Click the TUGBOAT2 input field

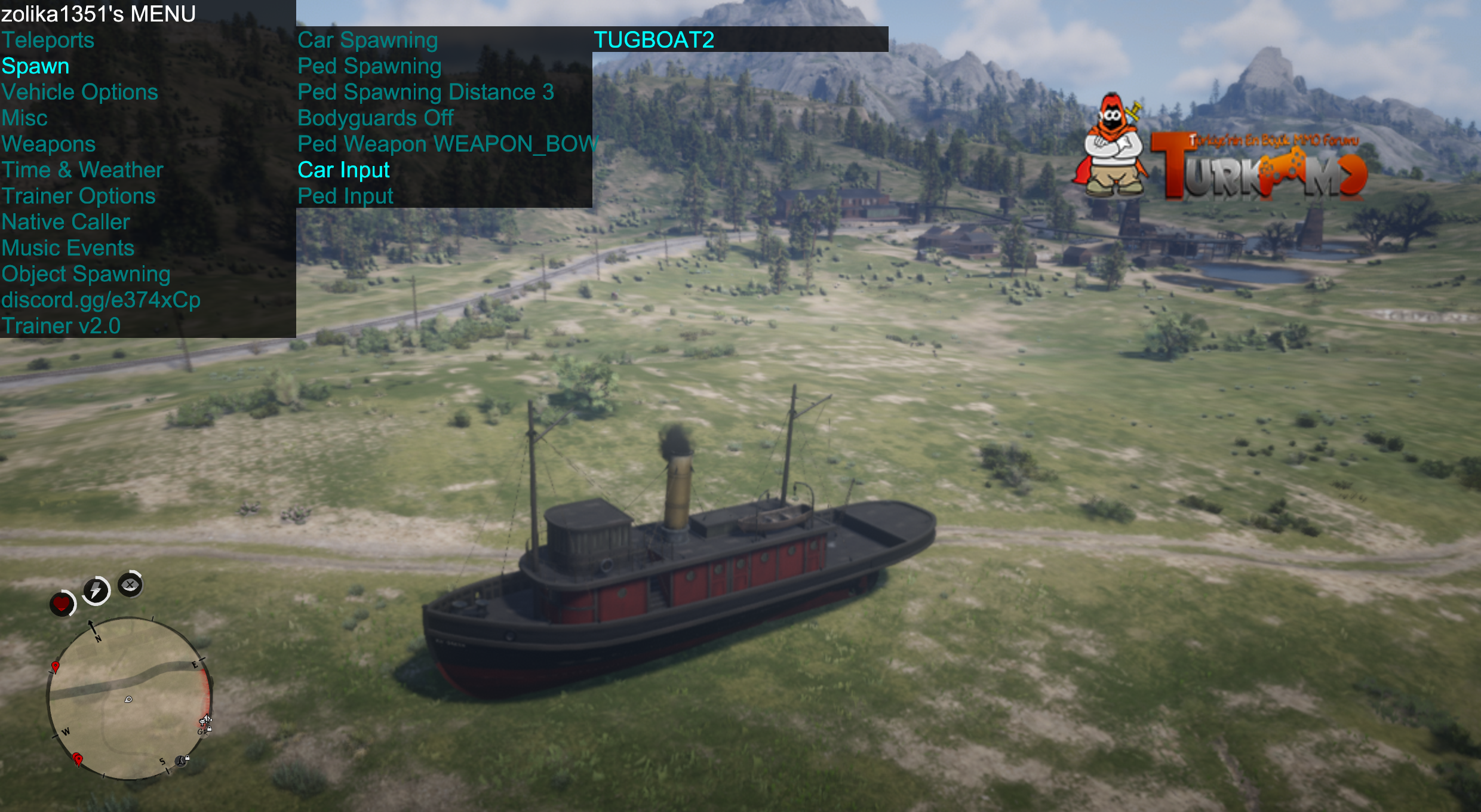tap(740, 39)
